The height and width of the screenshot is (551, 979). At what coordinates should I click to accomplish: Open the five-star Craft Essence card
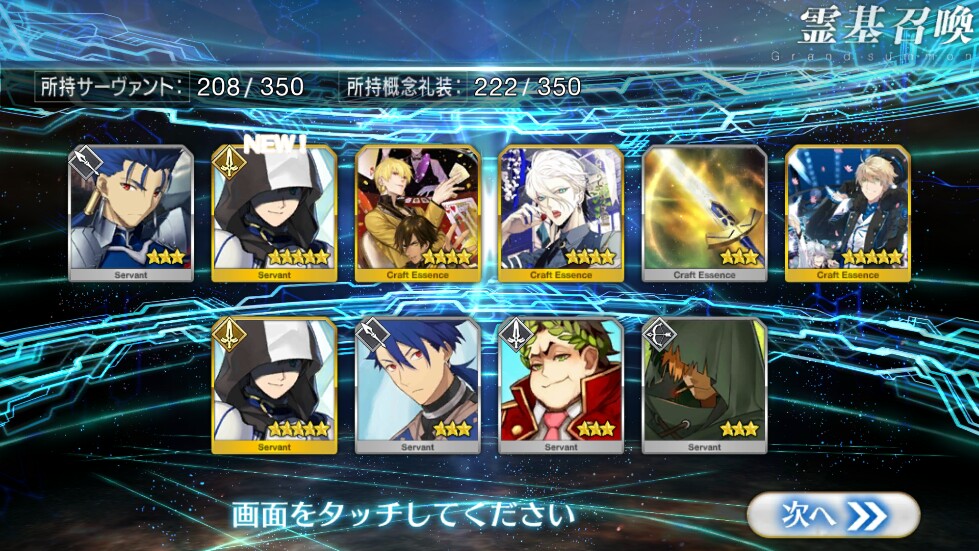[x=848, y=213]
